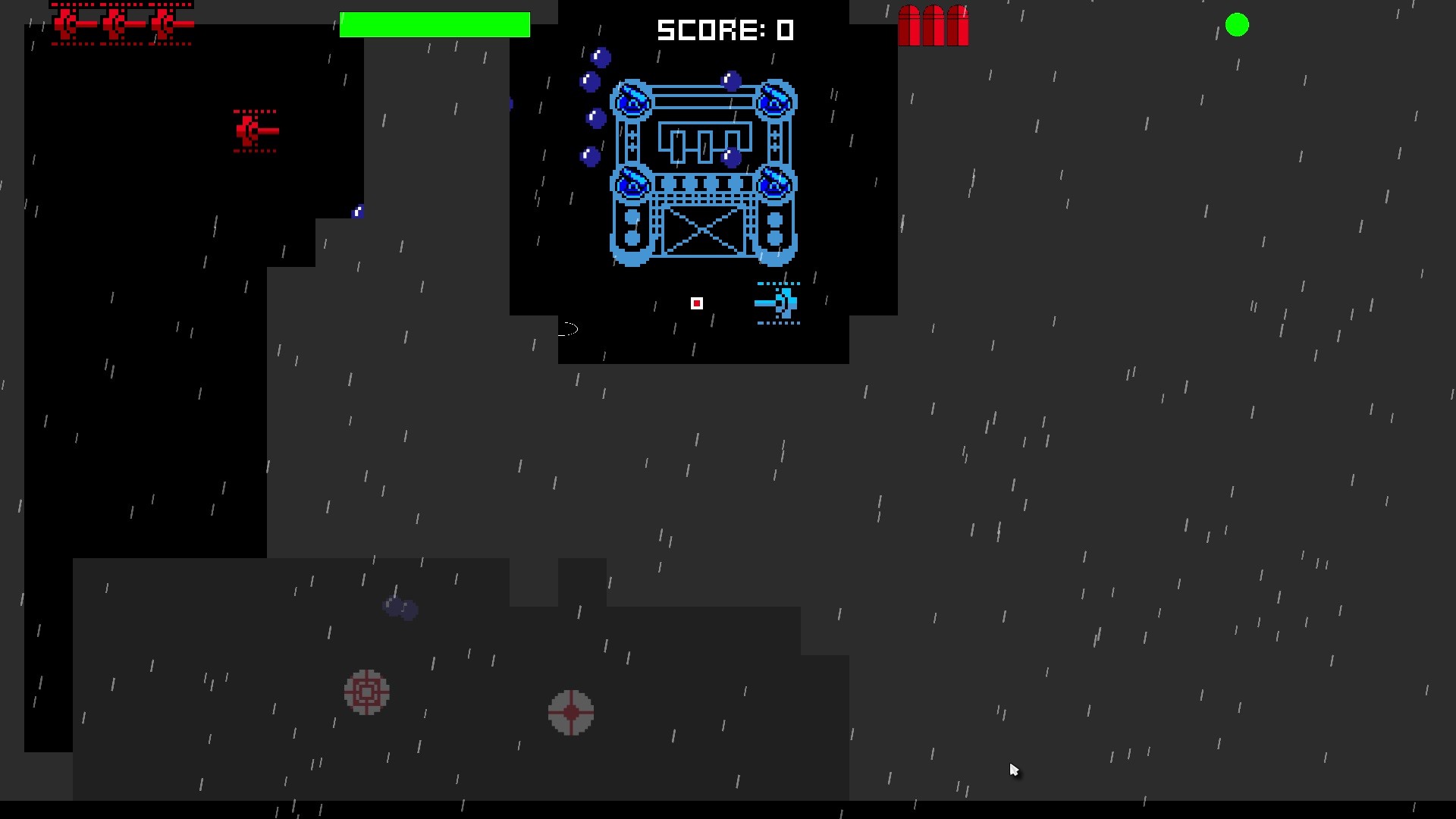Select the blue player tank sprite
The image size is (1456, 819).
(777, 303)
